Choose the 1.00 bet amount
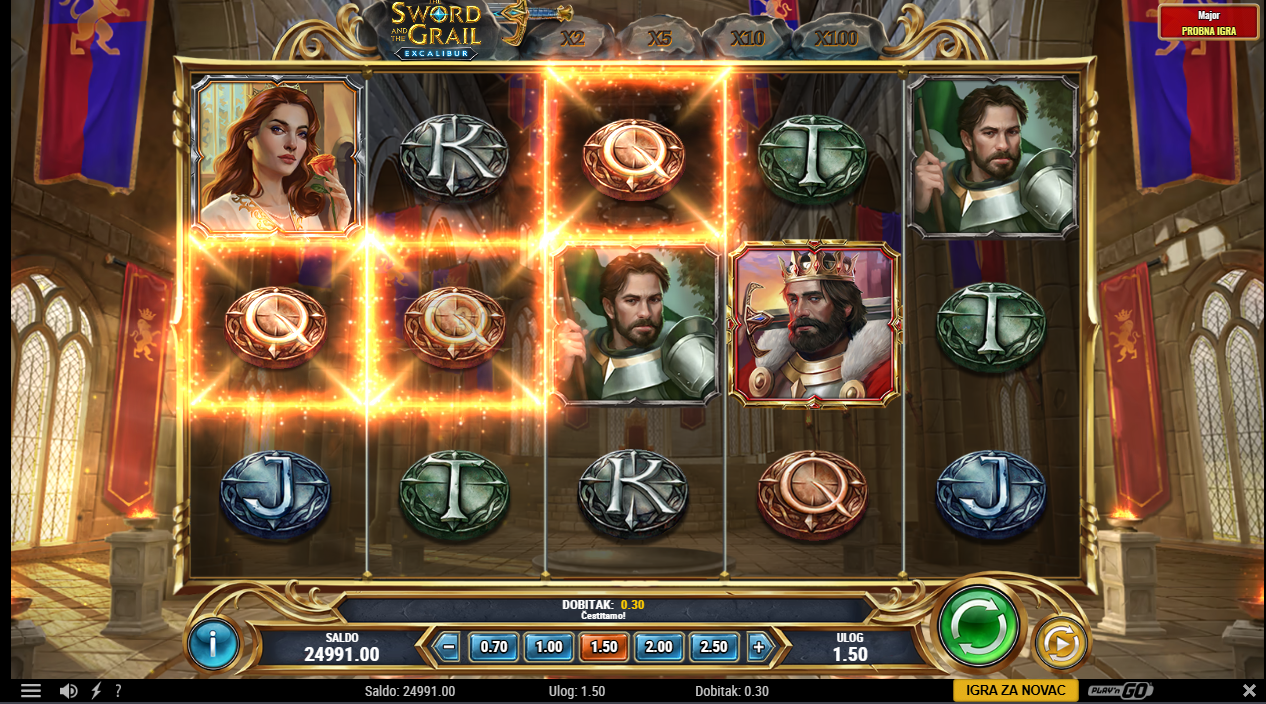 (x=548, y=647)
